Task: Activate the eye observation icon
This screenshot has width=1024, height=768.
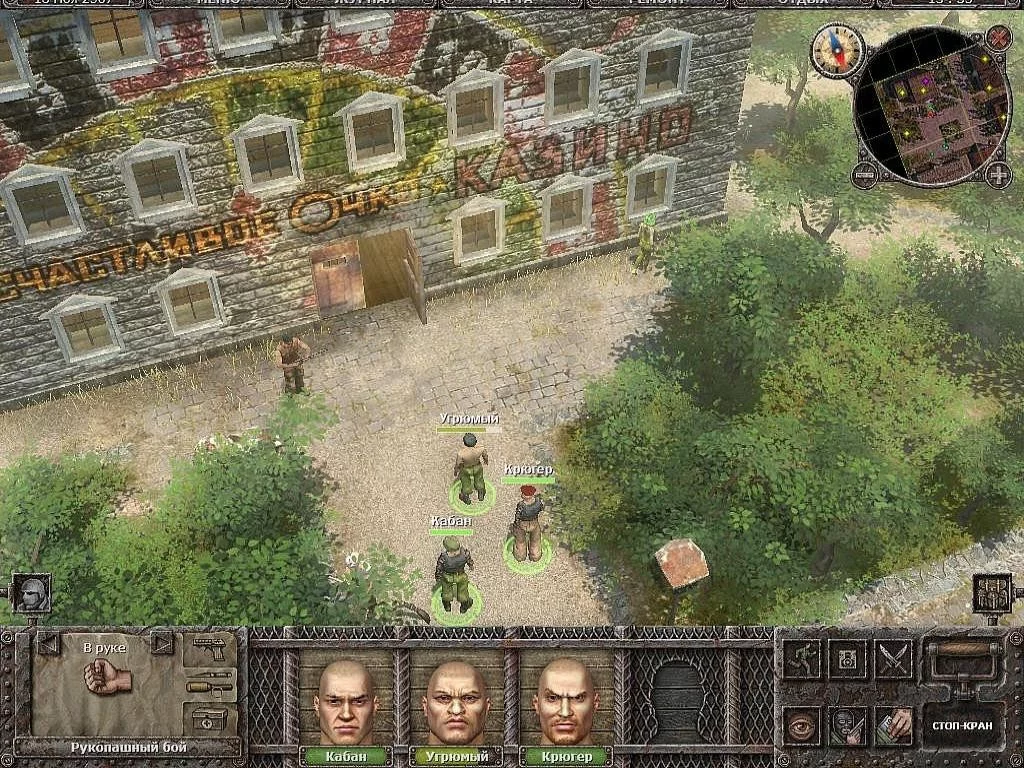Action: click(802, 725)
